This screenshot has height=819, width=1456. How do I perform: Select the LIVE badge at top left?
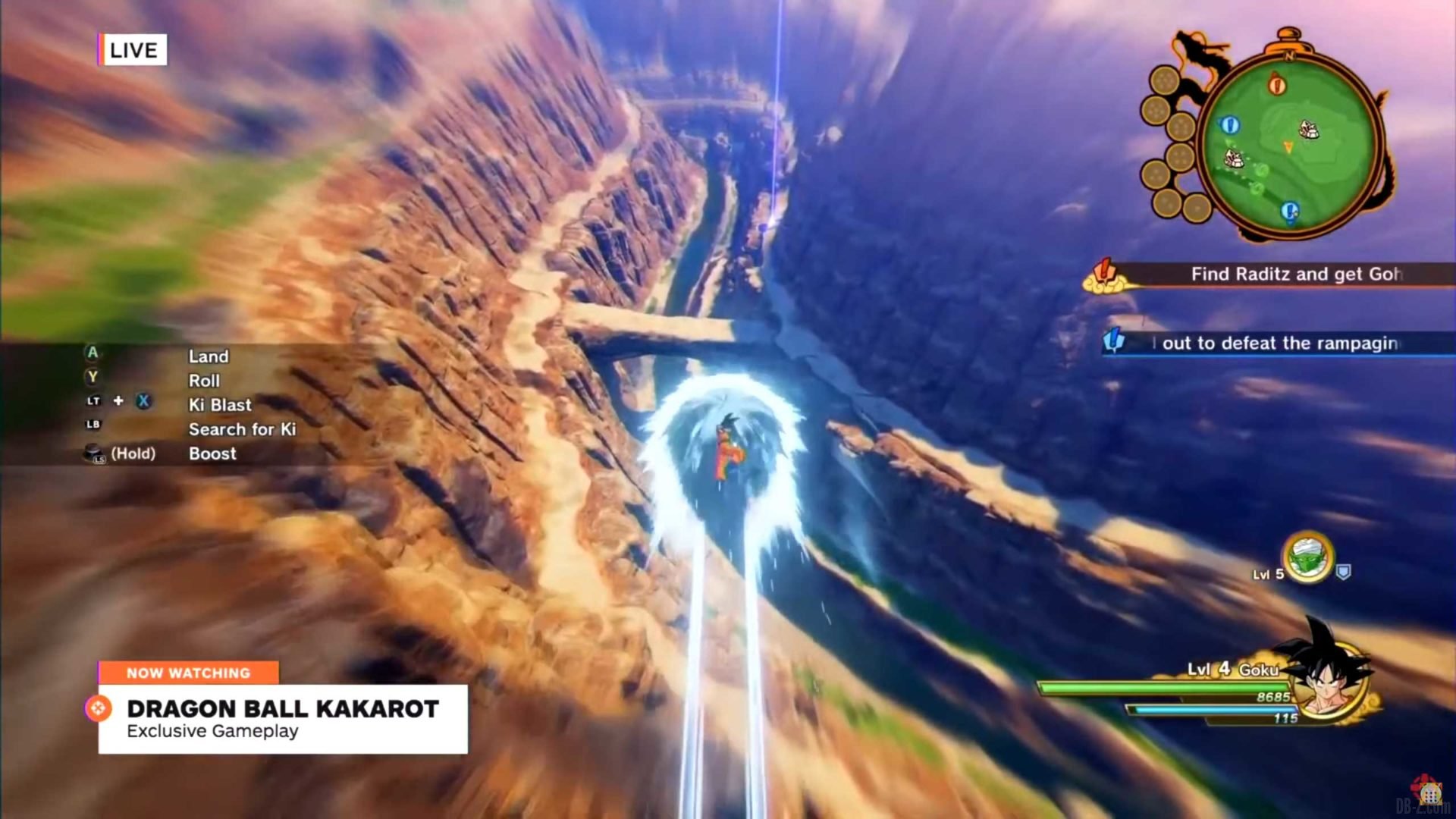[133, 50]
